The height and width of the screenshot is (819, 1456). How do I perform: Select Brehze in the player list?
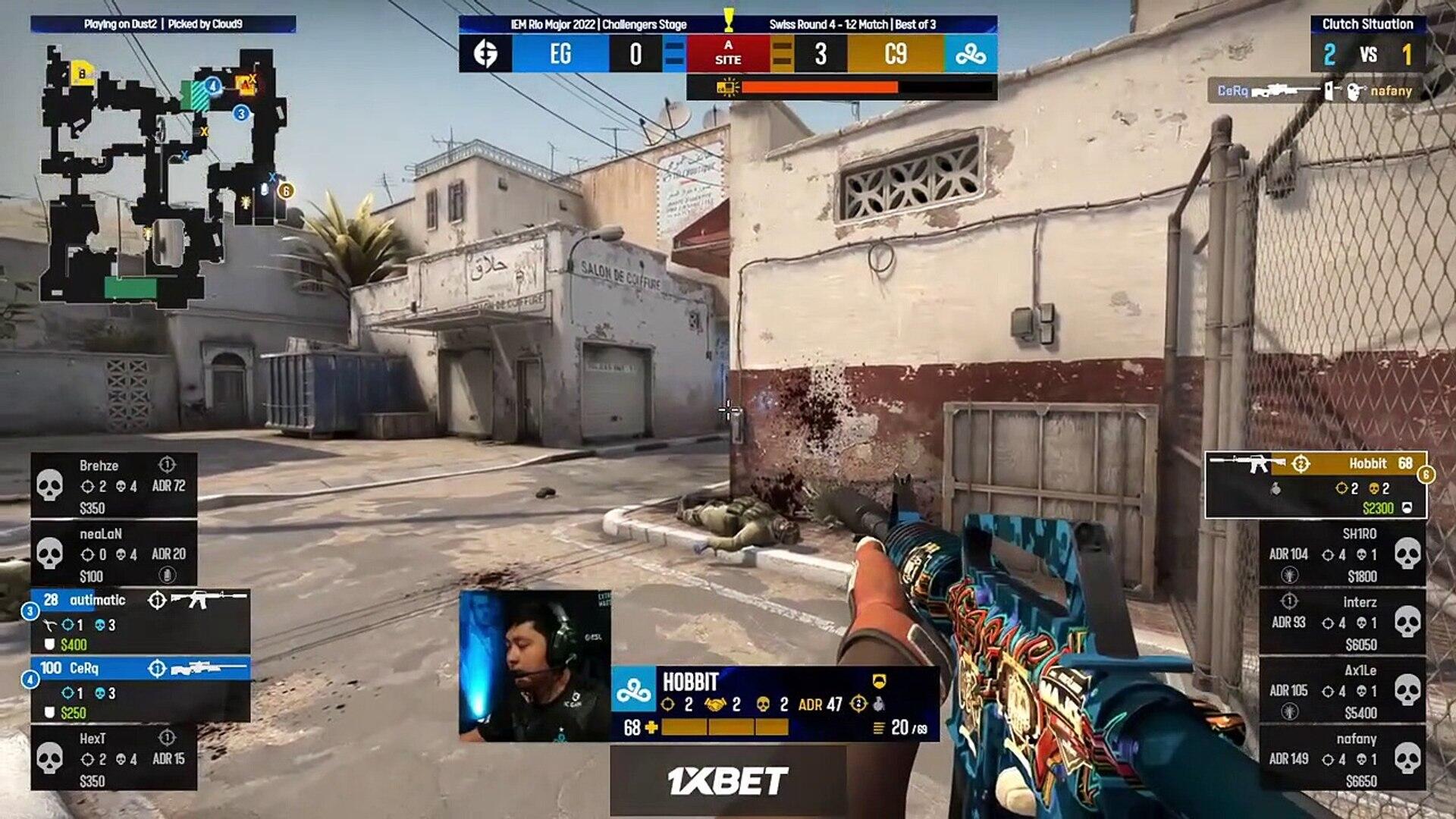point(114,486)
